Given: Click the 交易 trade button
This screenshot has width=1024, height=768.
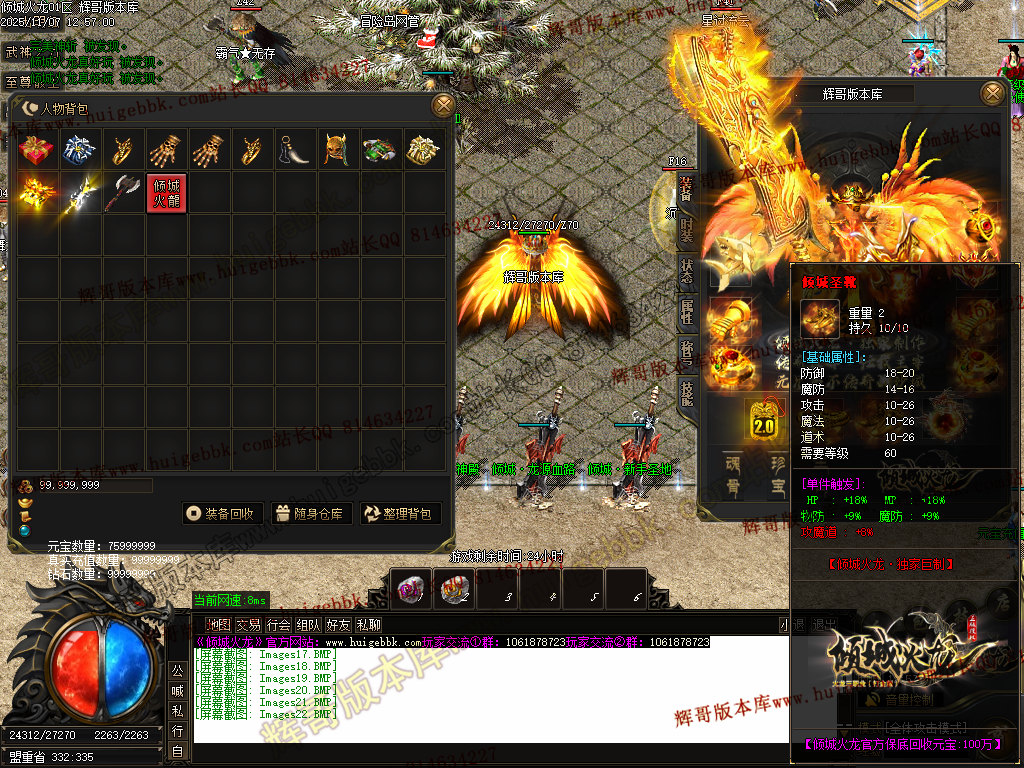Looking at the screenshot, I should [x=248, y=626].
